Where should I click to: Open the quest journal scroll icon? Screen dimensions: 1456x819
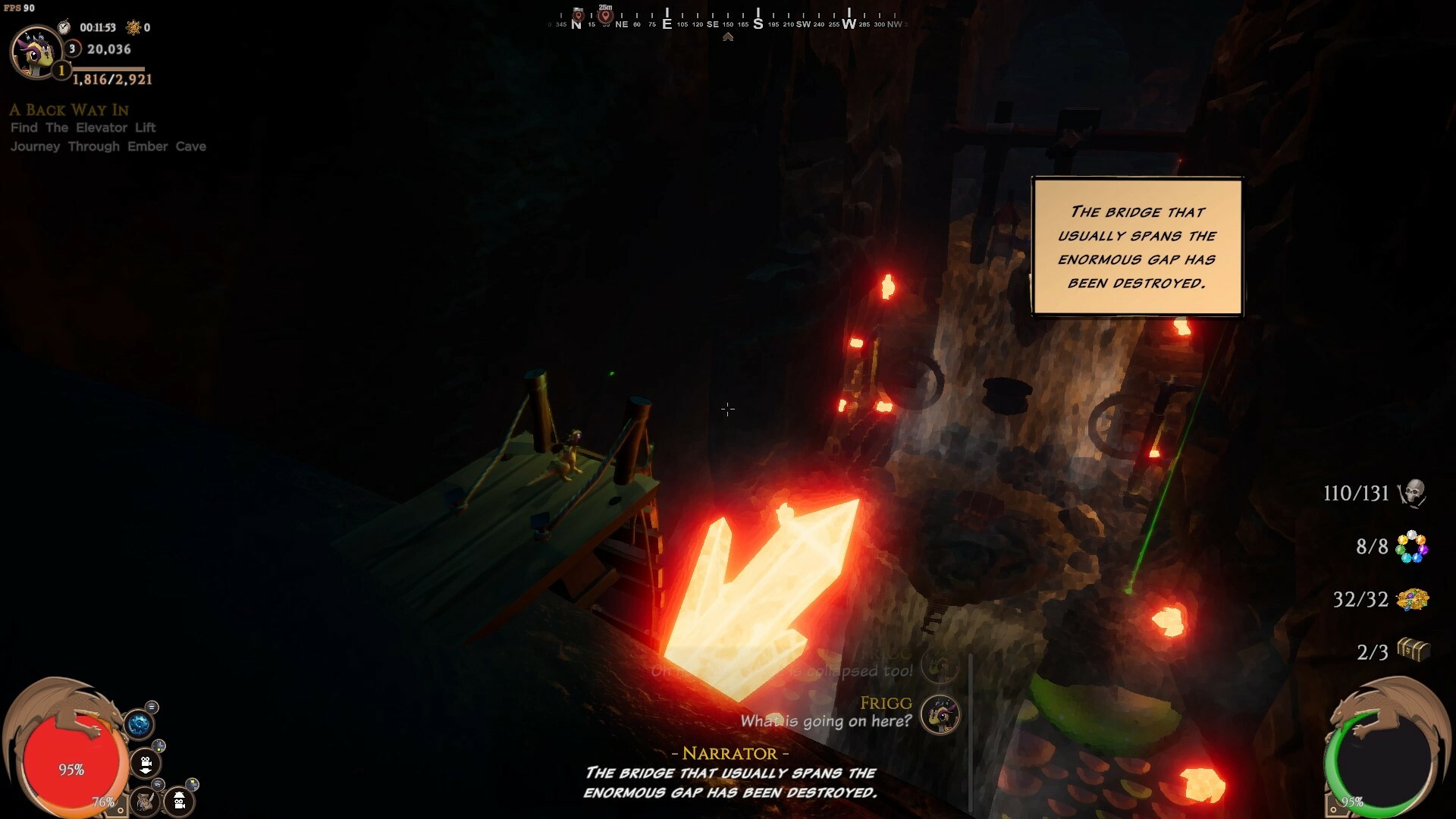click(144, 802)
